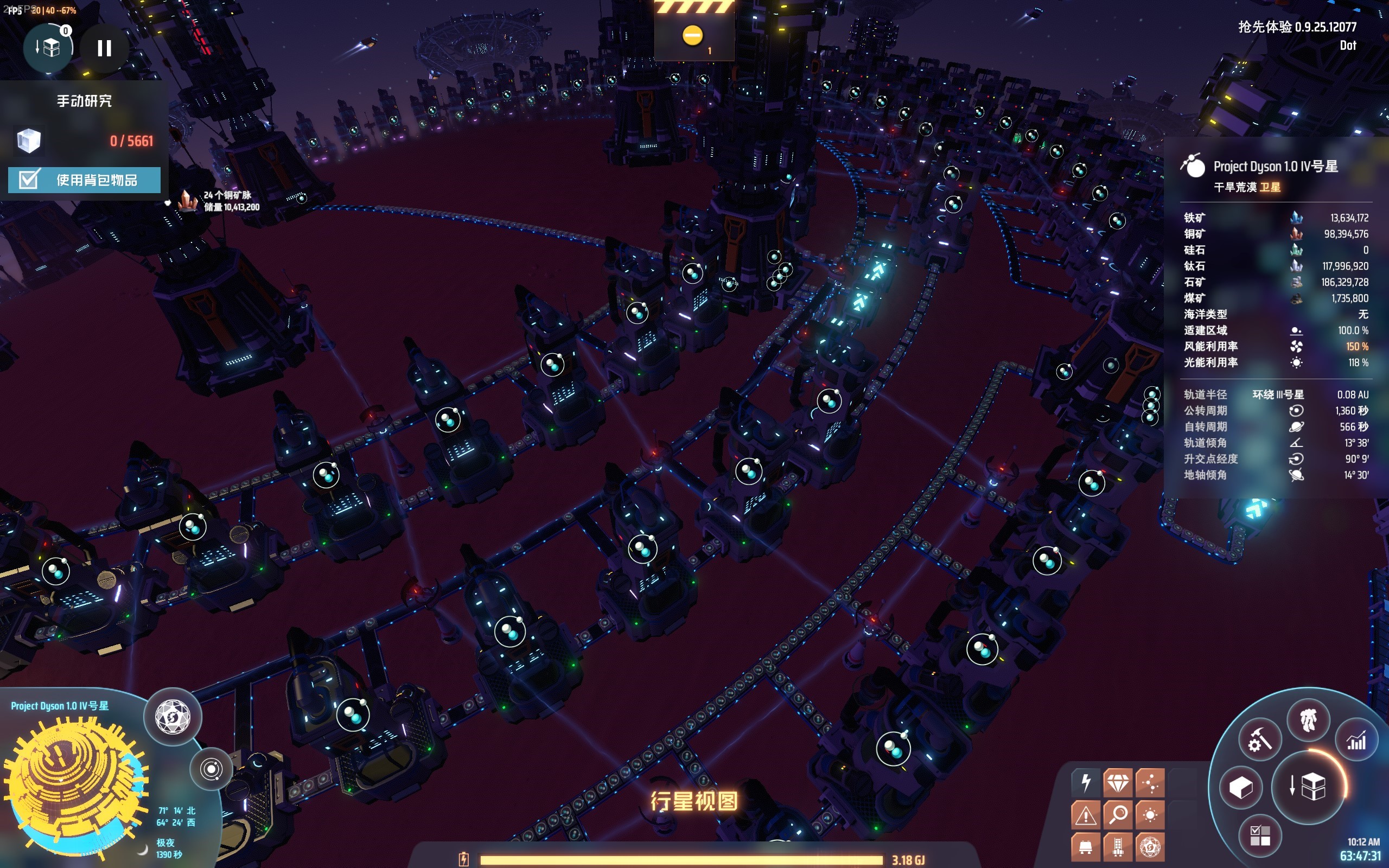Pause the game with the pause button
The image size is (1389, 868).
pyautogui.click(x=104, y=48)
